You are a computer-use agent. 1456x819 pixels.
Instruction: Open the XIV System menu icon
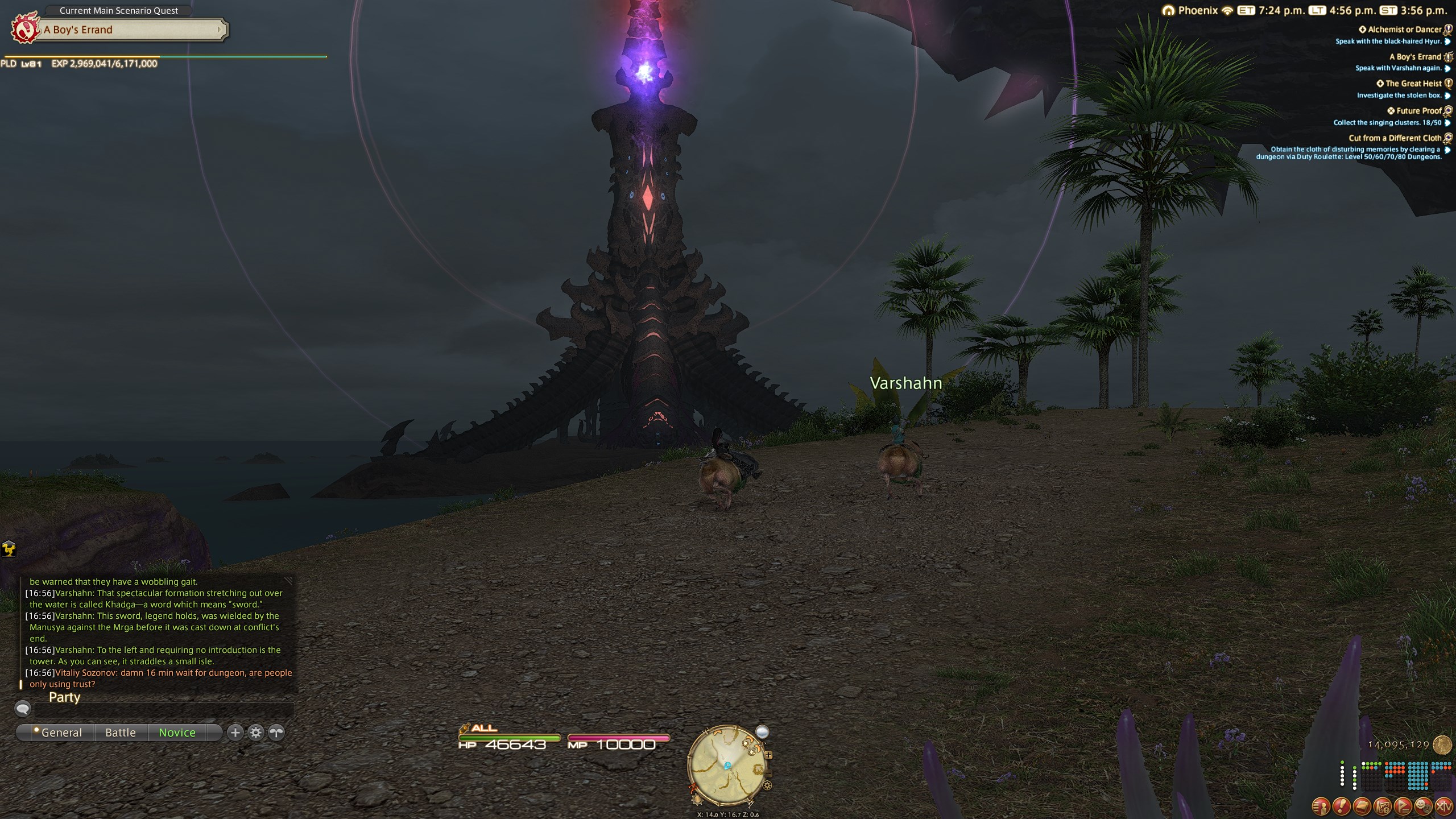(1443, 805)
